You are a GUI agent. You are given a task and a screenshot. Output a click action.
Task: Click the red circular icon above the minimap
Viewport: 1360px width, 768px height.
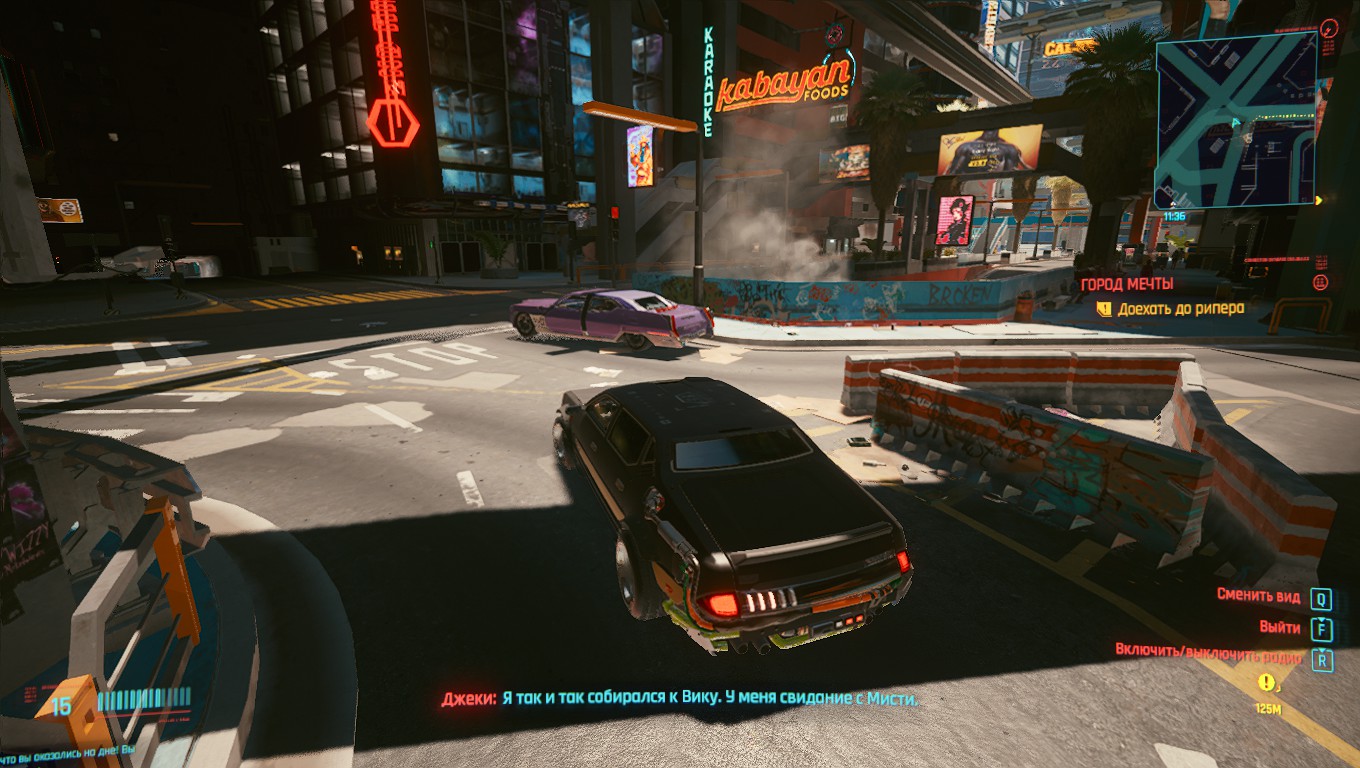tap(1328, 28)
